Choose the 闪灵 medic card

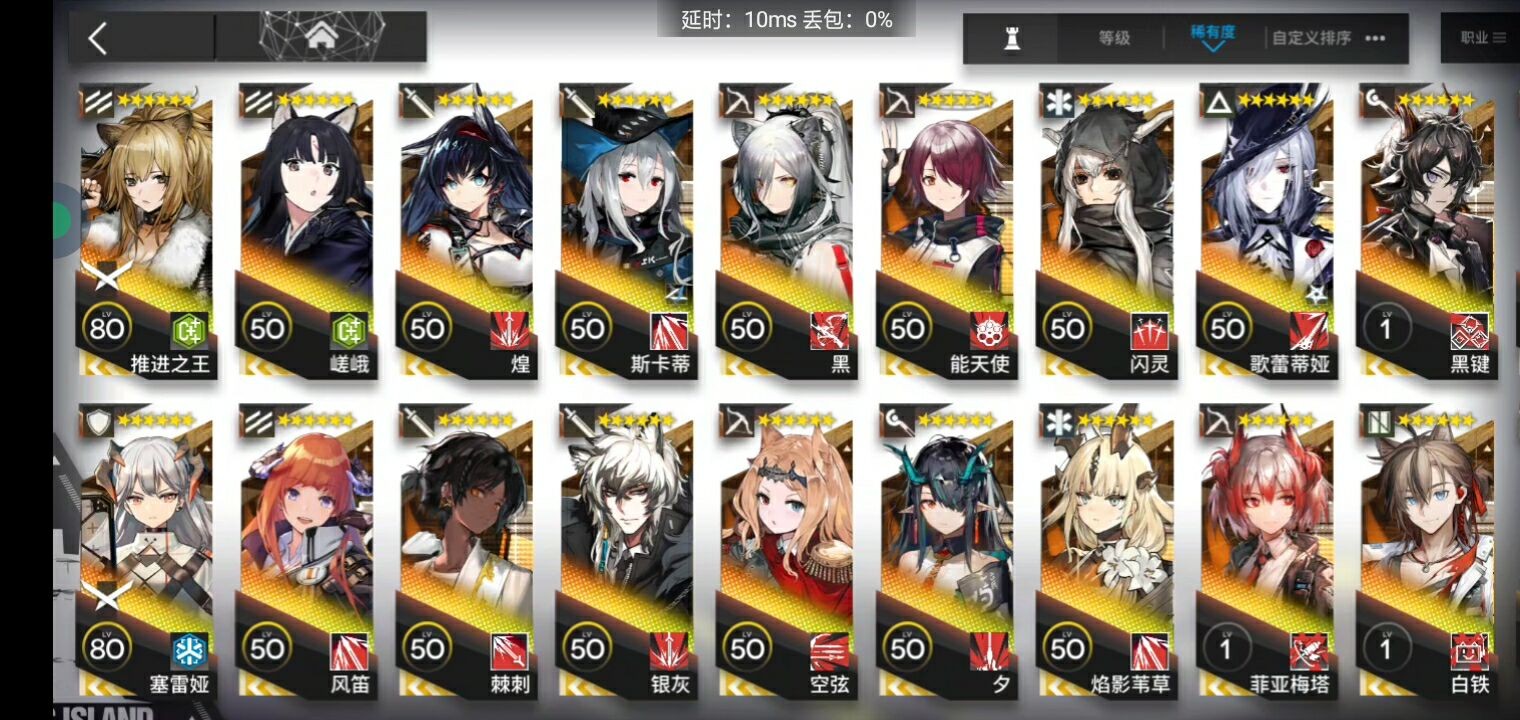[1106, 230]
